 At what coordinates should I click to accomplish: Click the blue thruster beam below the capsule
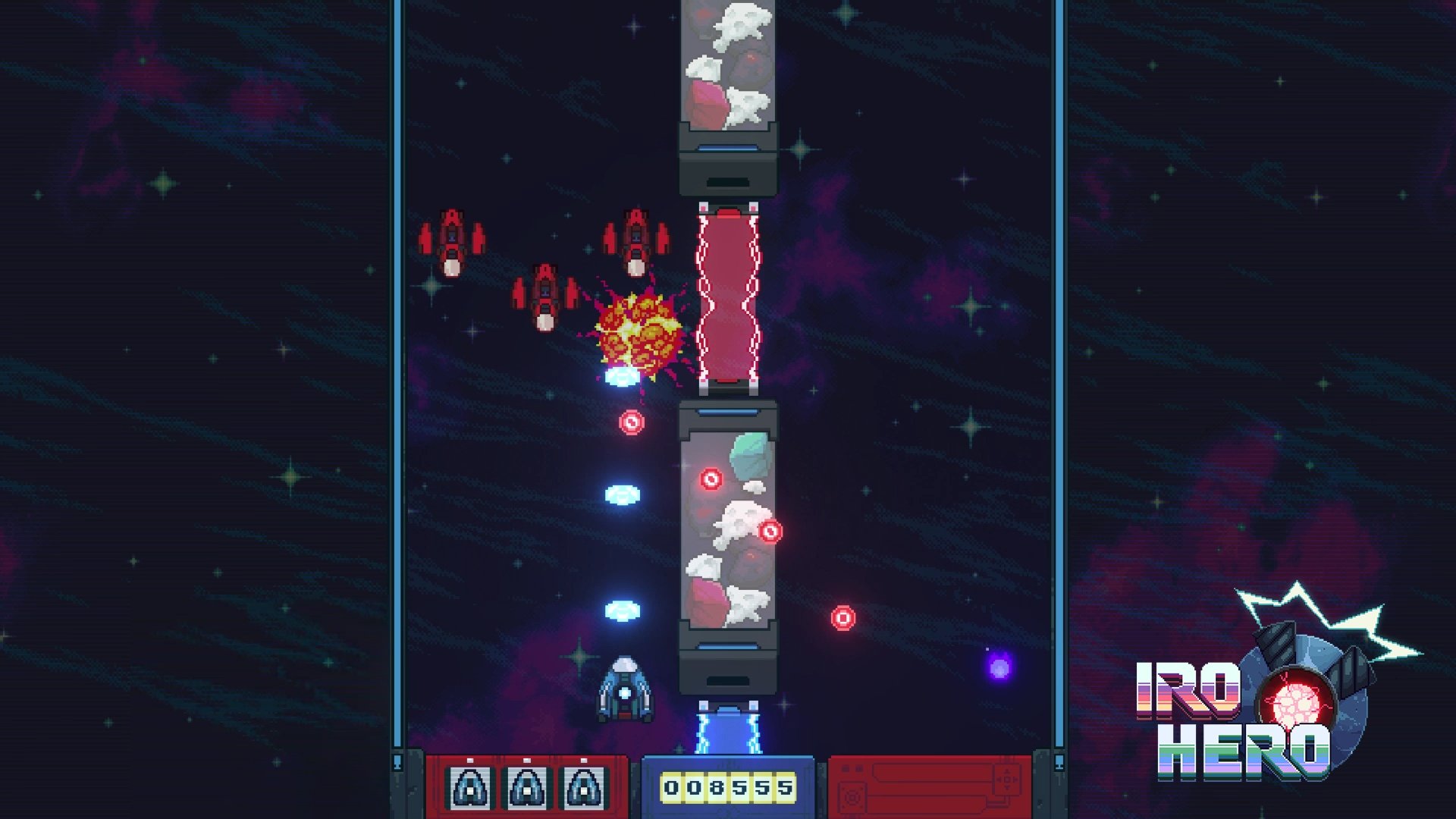[x=728, y=732]
